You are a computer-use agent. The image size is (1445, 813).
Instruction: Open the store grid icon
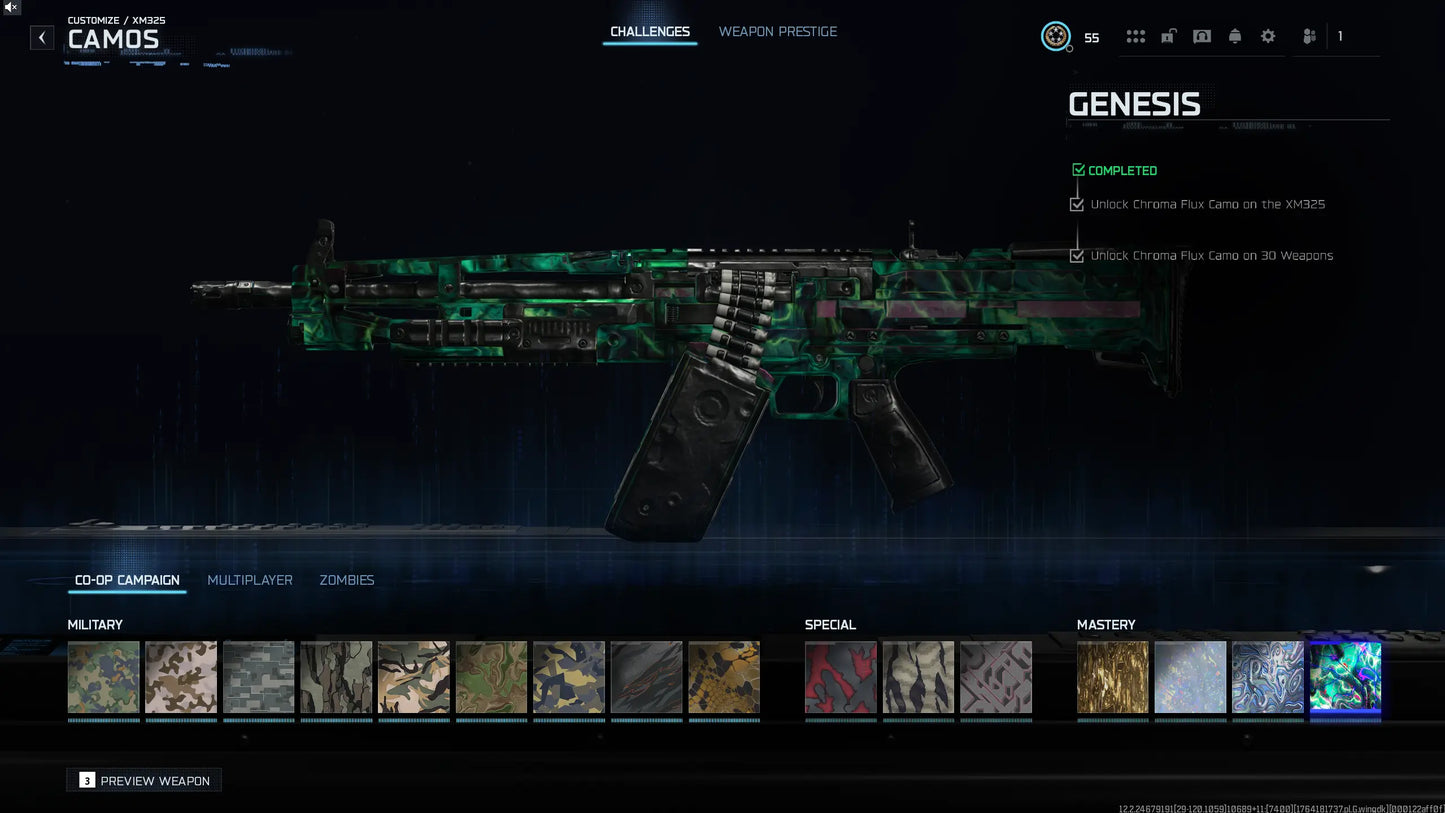click(1135, 36)
